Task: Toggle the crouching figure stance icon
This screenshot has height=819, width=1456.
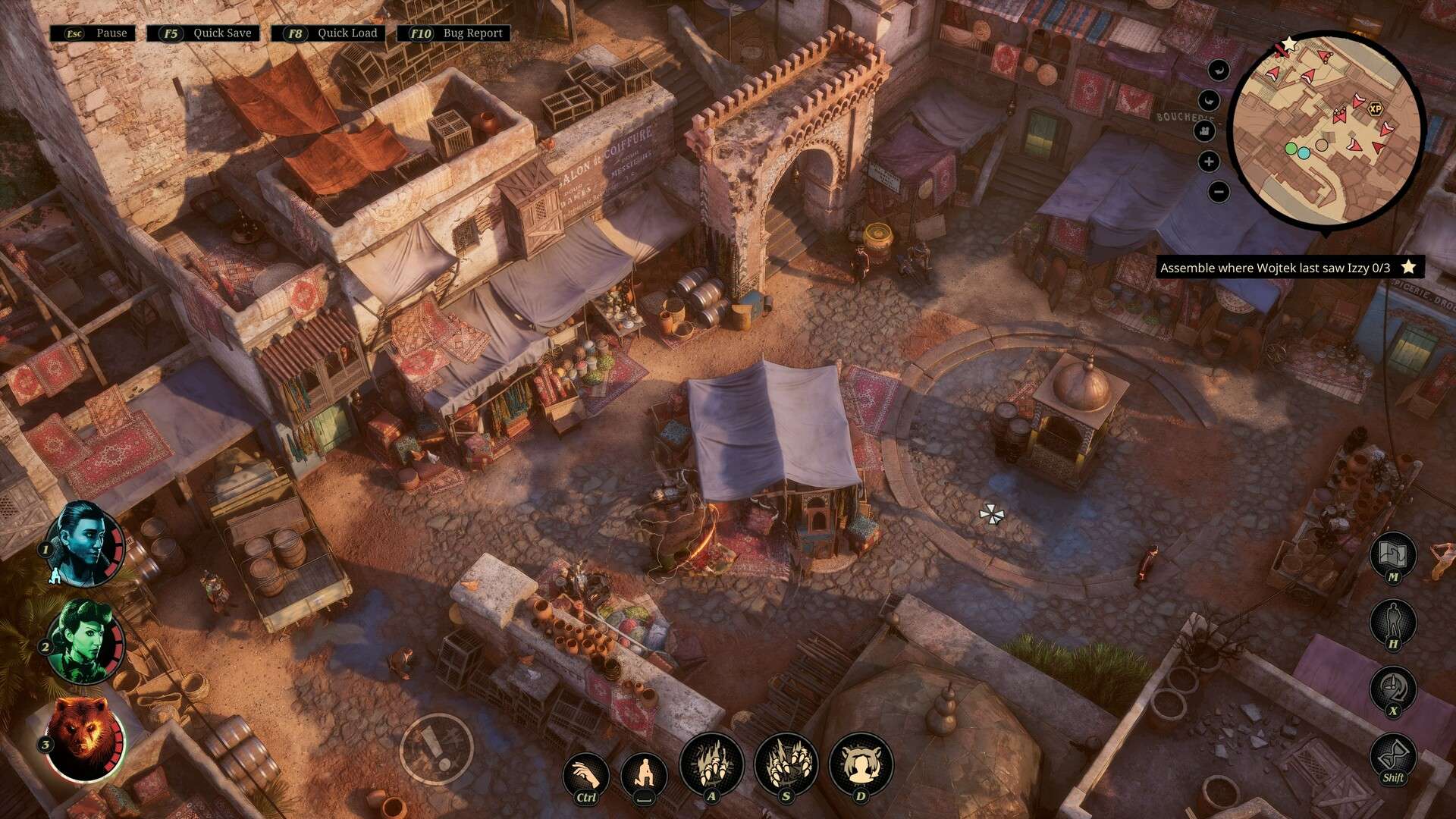Action: [x=644, y=775]
